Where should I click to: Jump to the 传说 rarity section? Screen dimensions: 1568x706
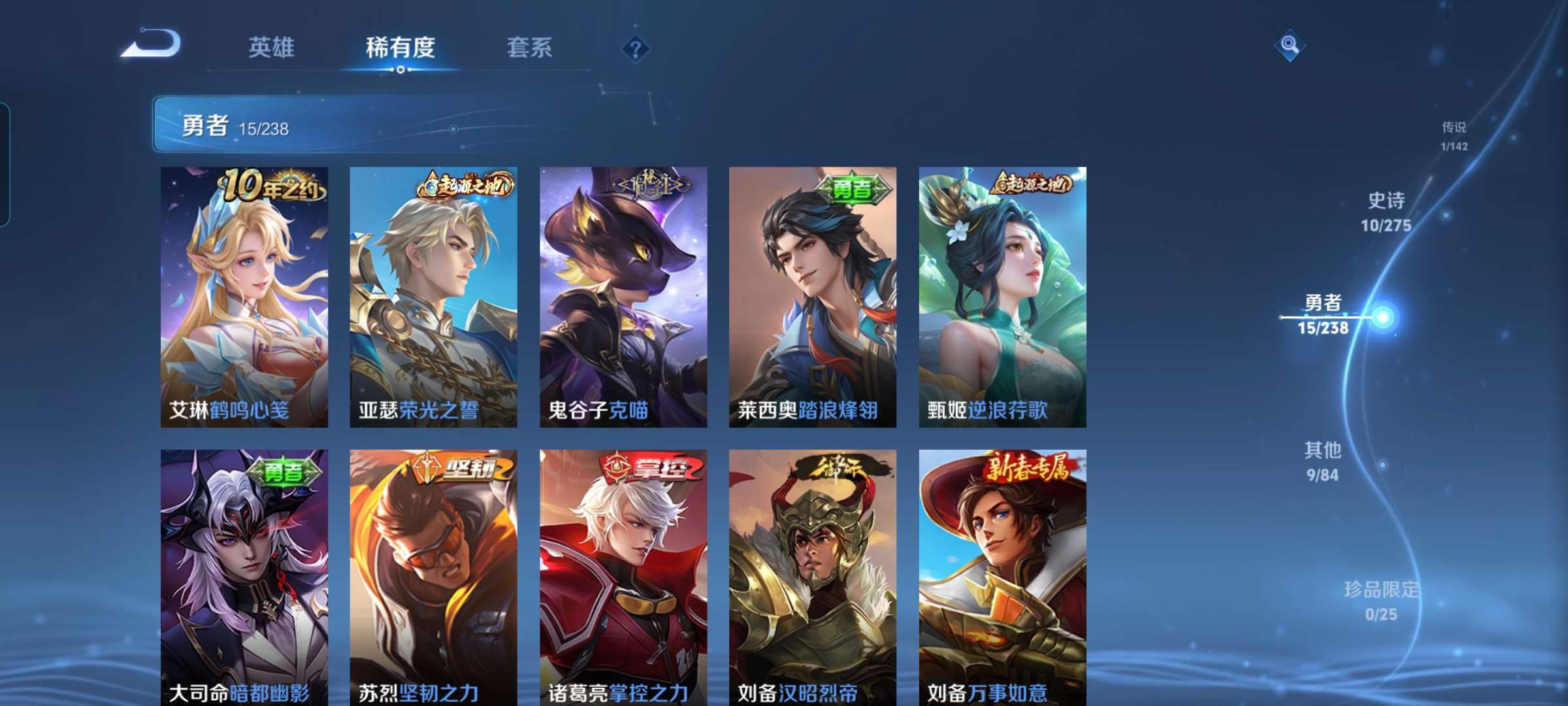(1454, 135)
